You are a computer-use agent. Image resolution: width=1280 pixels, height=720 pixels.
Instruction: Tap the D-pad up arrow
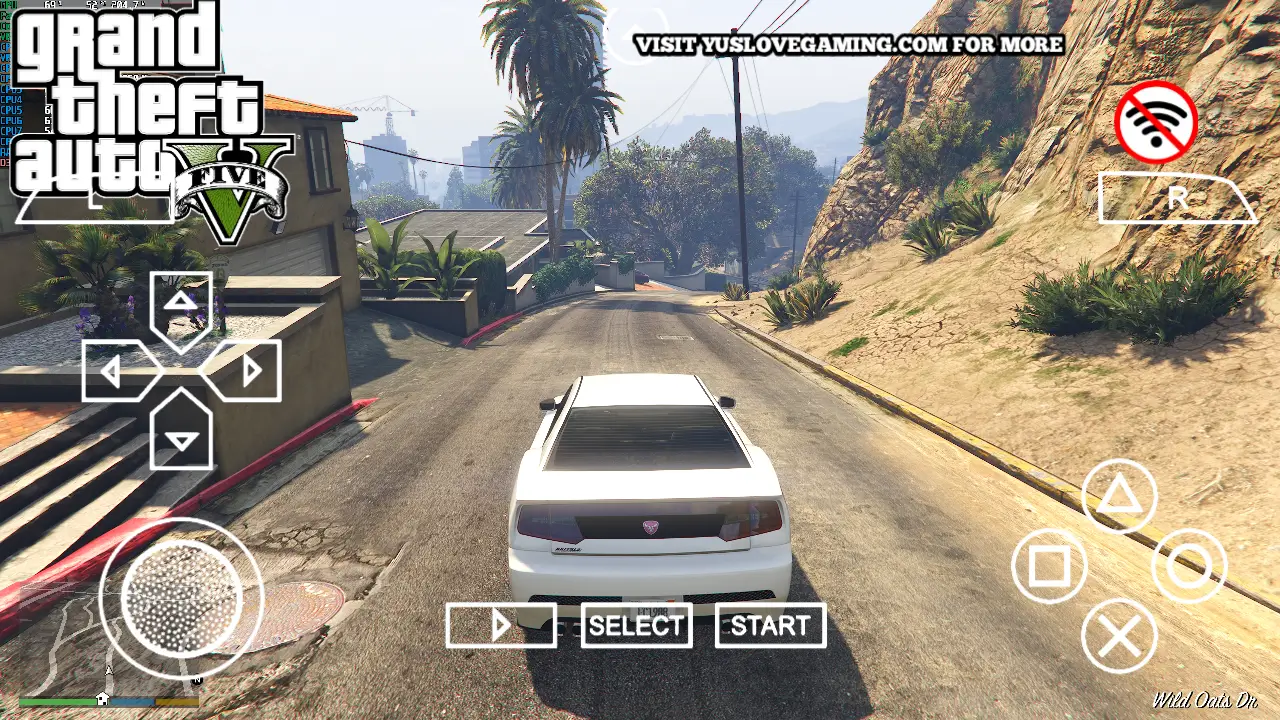click(181, 304)
